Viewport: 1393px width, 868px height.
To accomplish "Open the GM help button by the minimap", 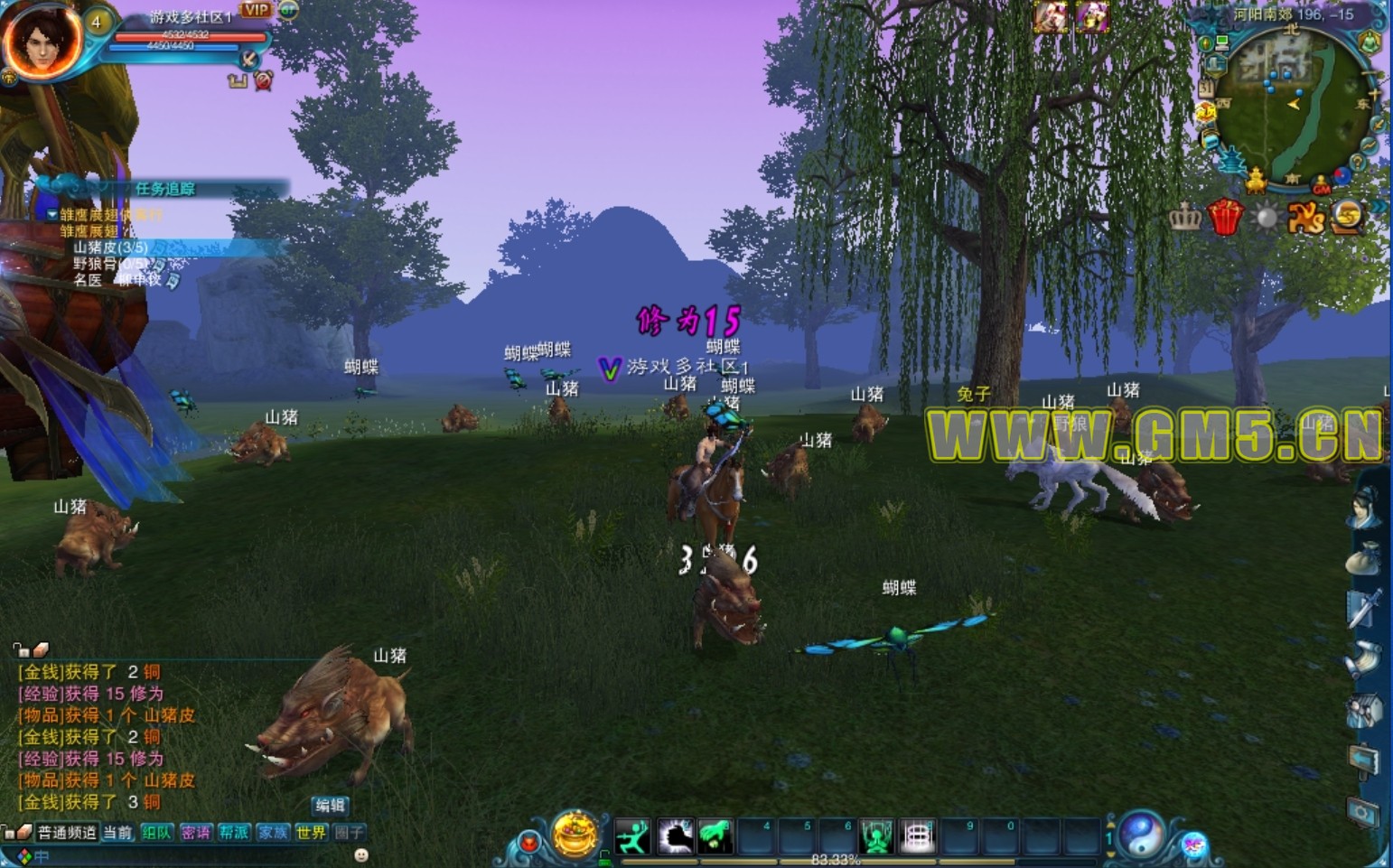I will coord(1322,188).
